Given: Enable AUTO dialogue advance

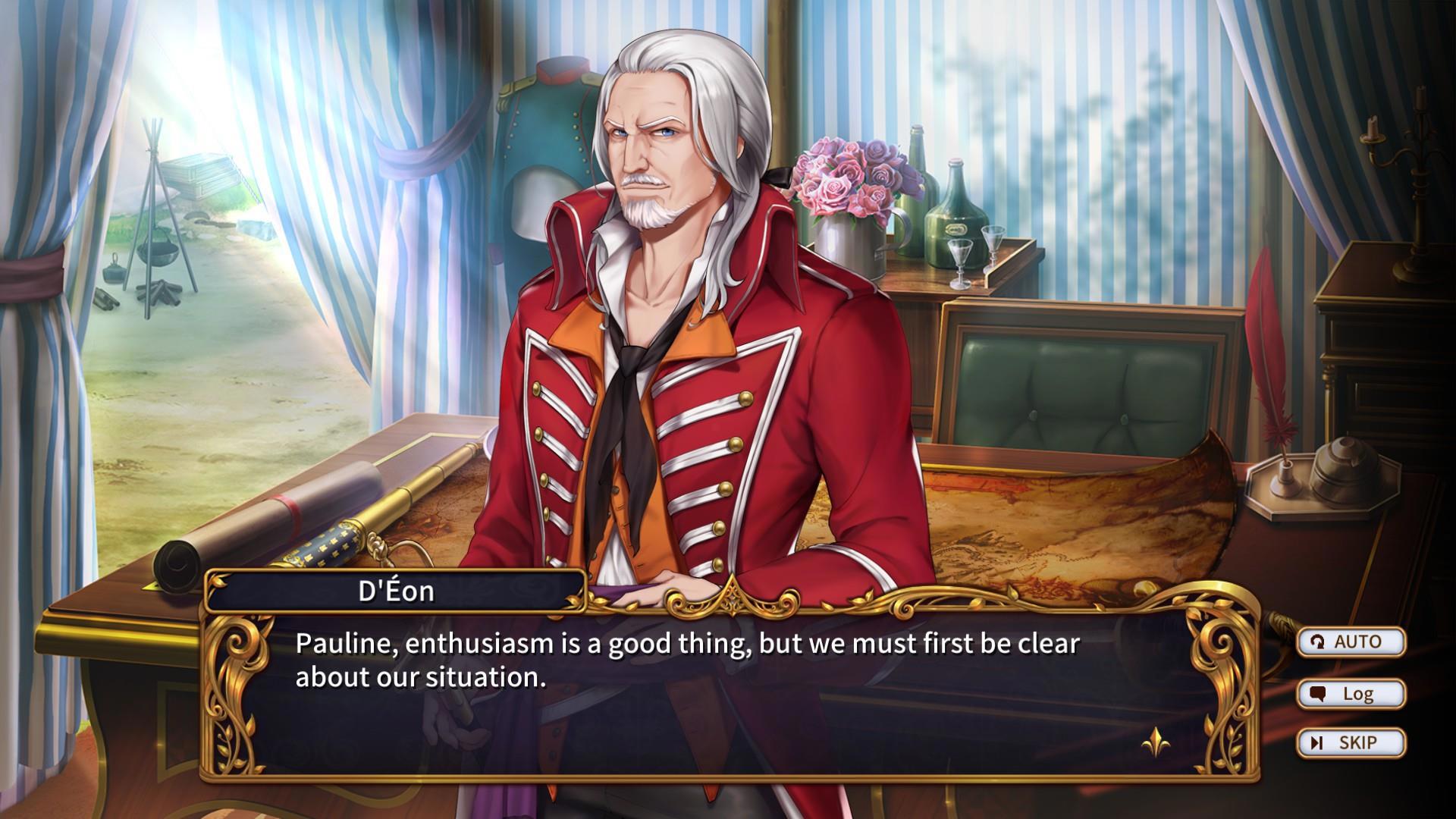Looking at the screenshot, I should coord(1351,642).
